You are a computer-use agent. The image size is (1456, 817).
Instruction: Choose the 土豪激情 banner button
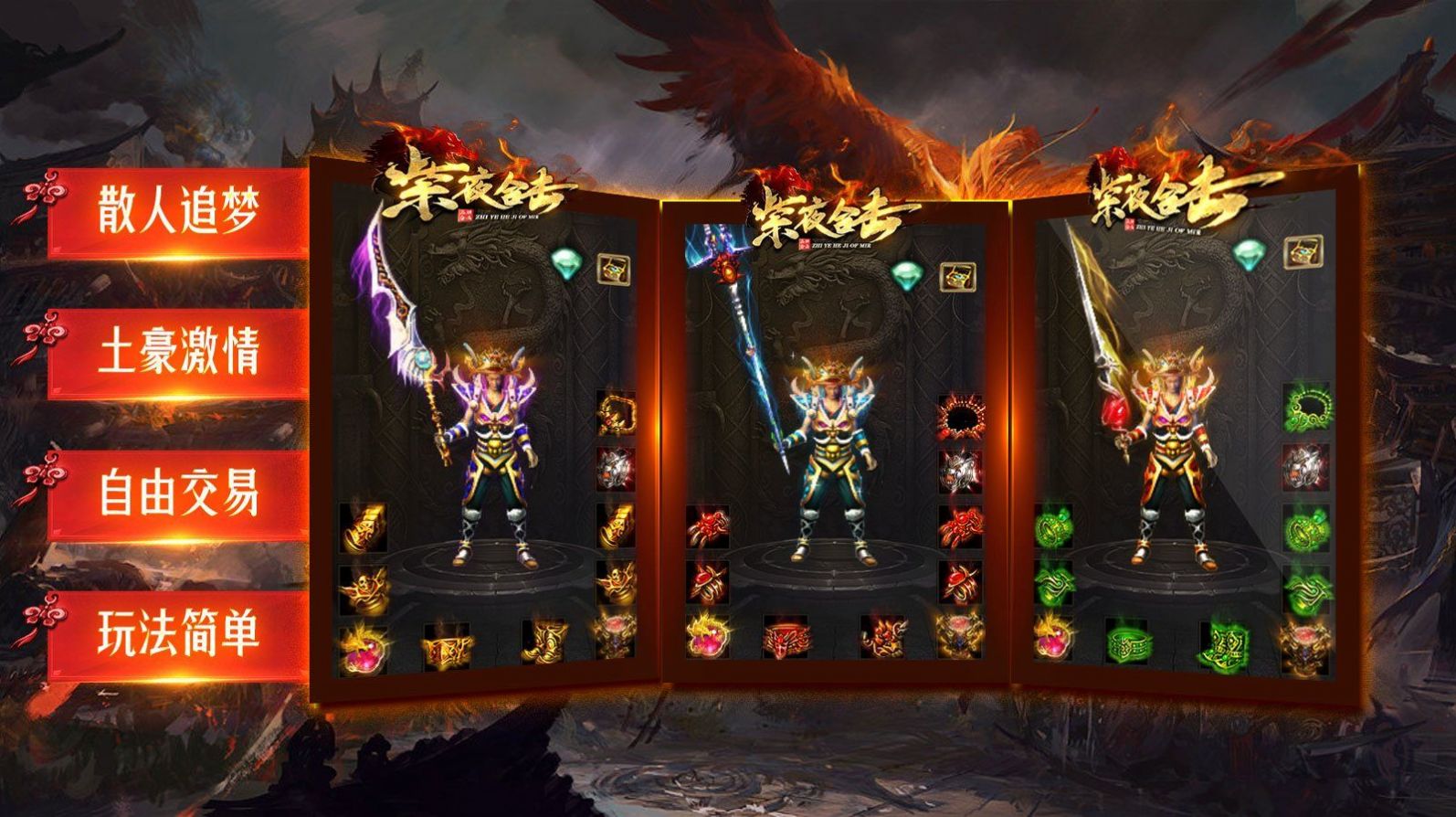[x=178, y=352]
